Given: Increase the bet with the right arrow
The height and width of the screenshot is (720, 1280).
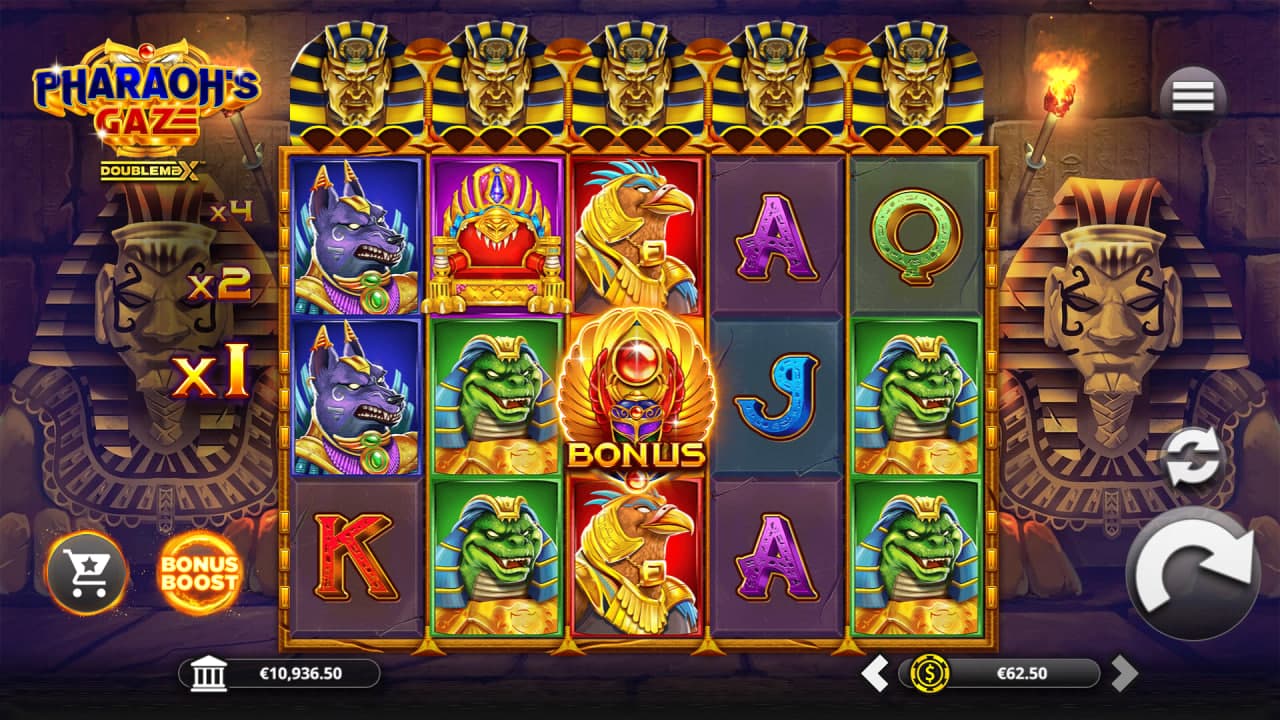Looking at the screenshot, I should pyautogui.click(x=1124, y=673).
